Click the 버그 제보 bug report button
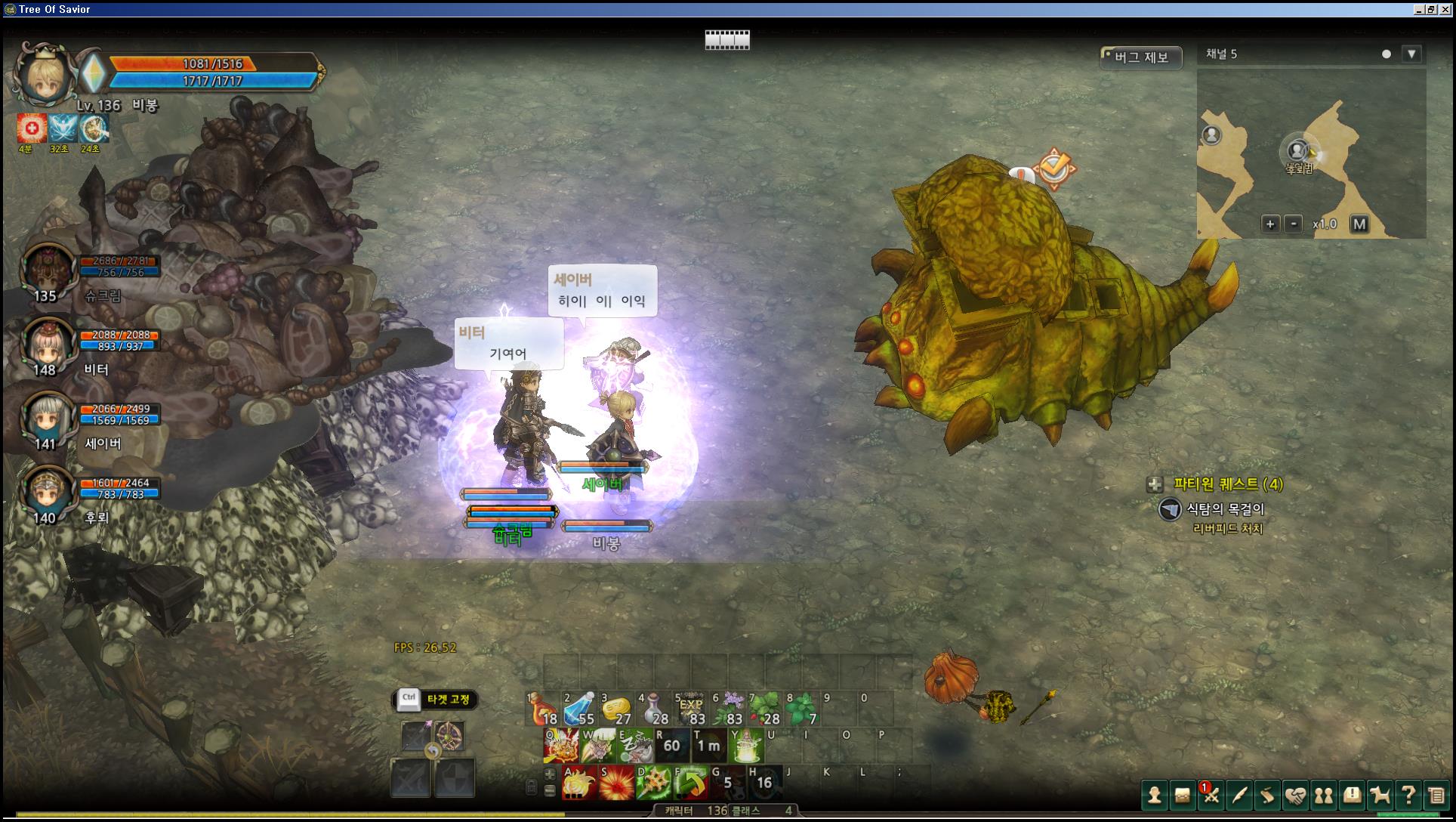The image size is (1456, 822). coord(1140,57)
